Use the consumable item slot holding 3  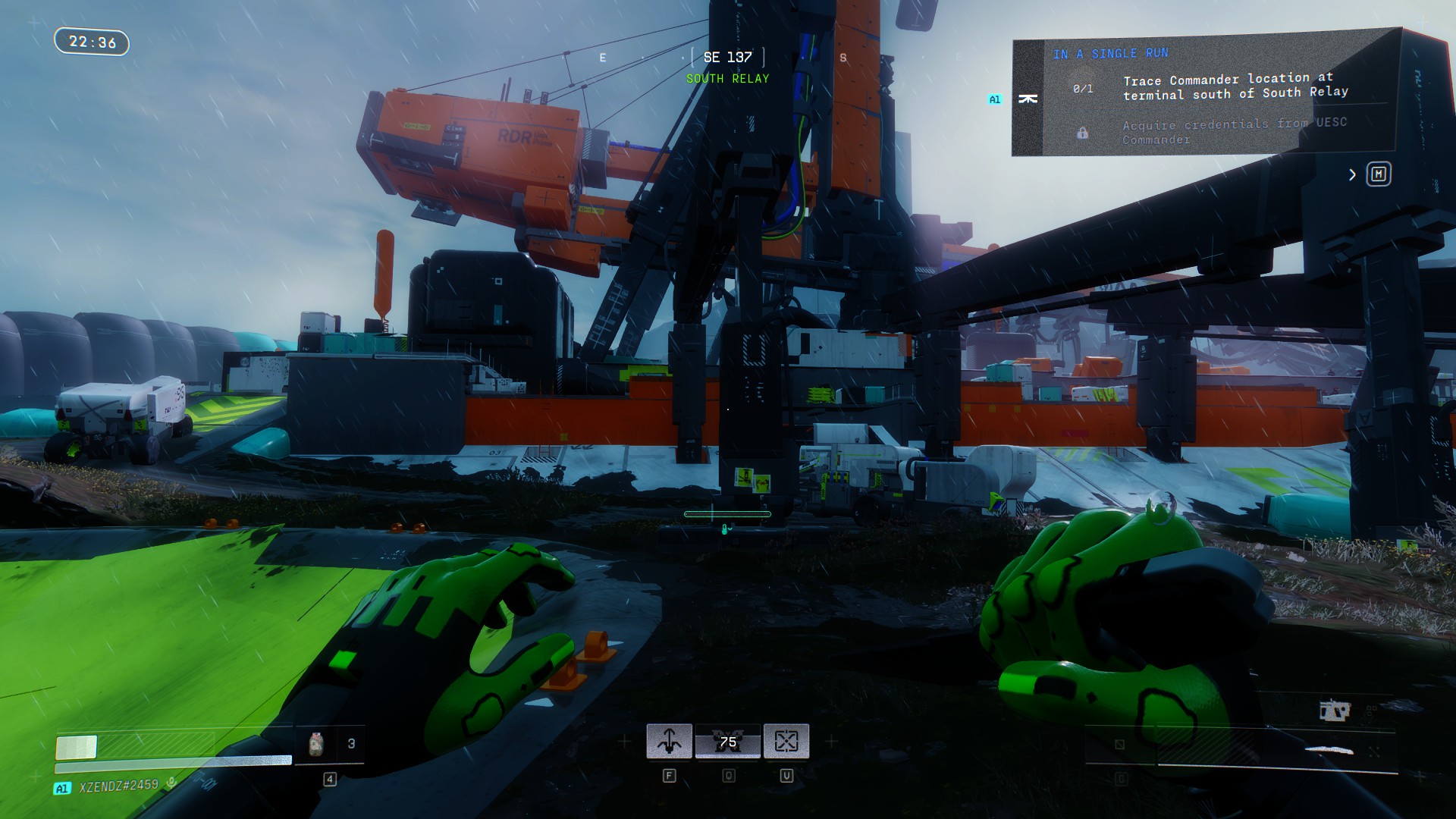pyautogui.click(x=330, y=744)
